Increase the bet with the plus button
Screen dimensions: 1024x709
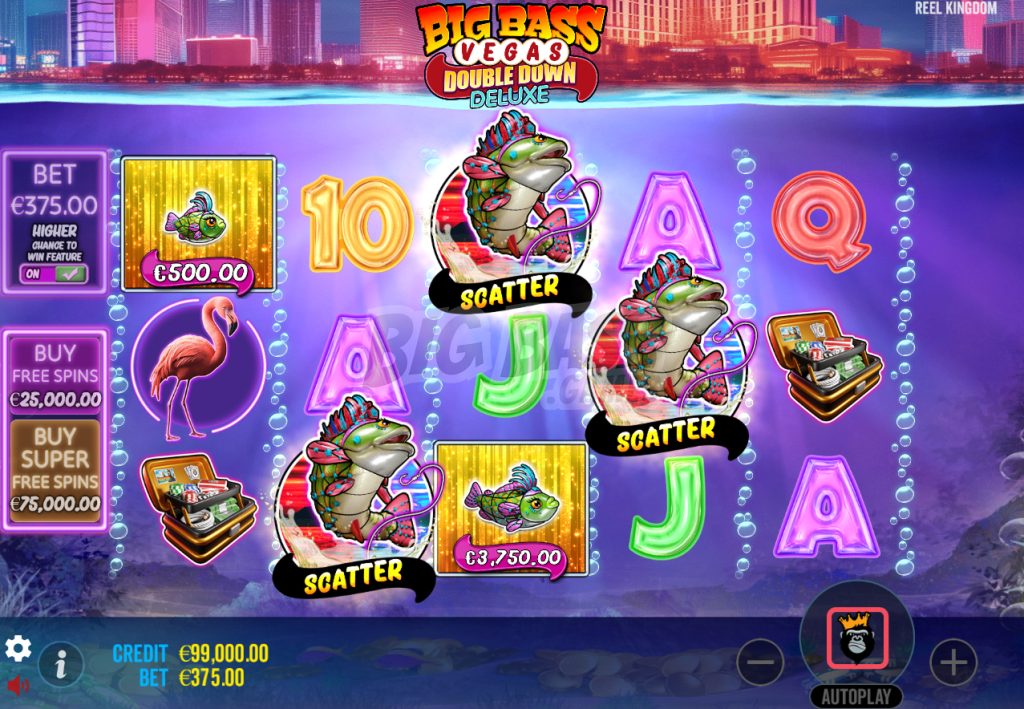point(952,661)
